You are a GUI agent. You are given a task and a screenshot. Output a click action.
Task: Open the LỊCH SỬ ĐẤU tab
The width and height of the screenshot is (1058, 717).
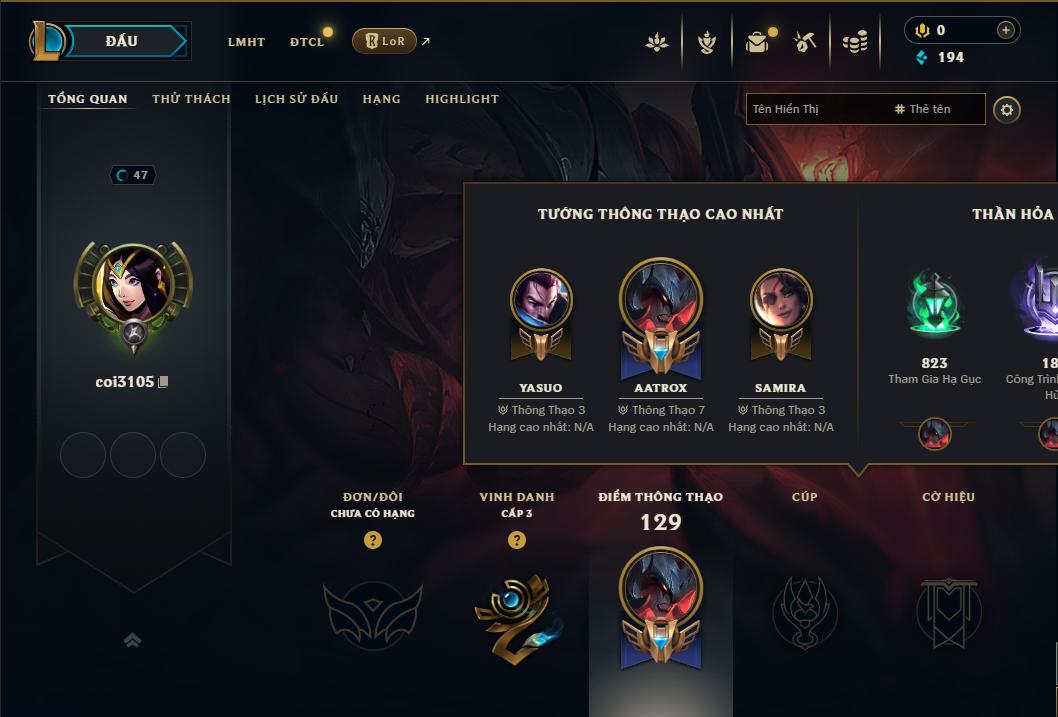296,99
